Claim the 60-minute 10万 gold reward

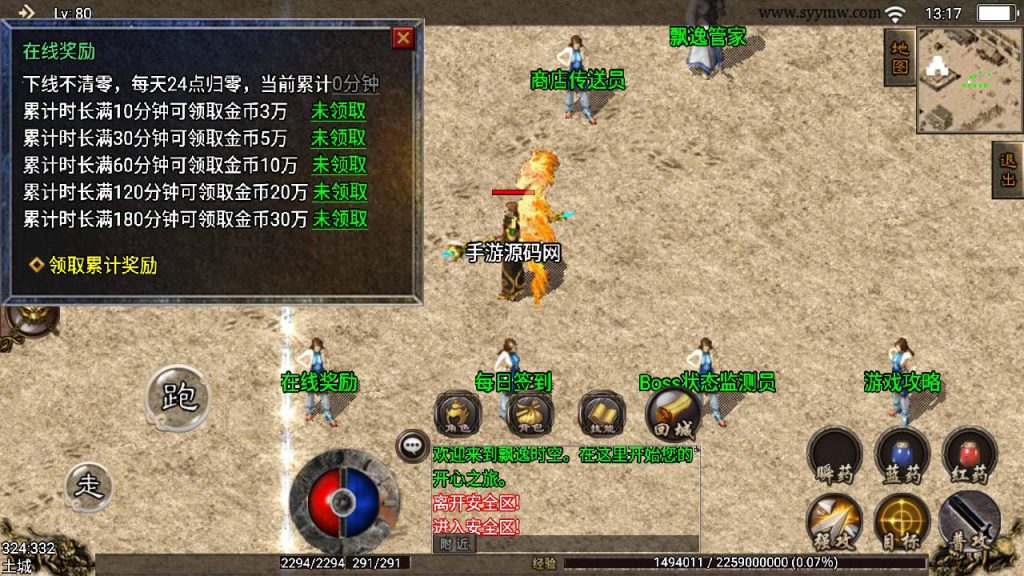coord(339,165)
